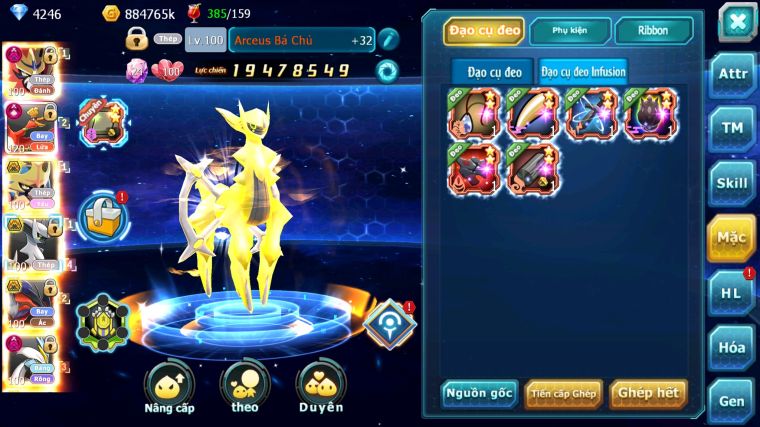
Task: Click the circular refresh icon beside power
Action: 387,70
